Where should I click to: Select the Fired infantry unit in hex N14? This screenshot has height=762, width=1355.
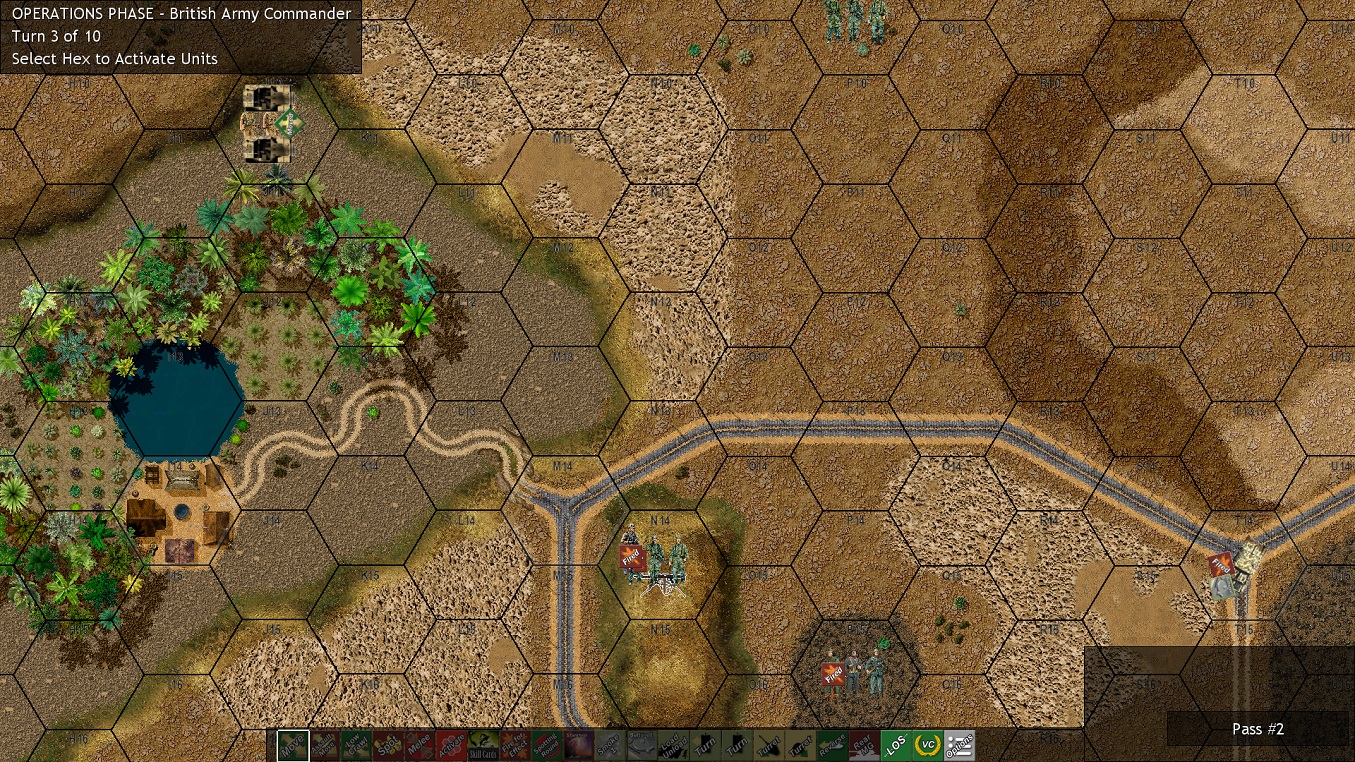[655, 560]
